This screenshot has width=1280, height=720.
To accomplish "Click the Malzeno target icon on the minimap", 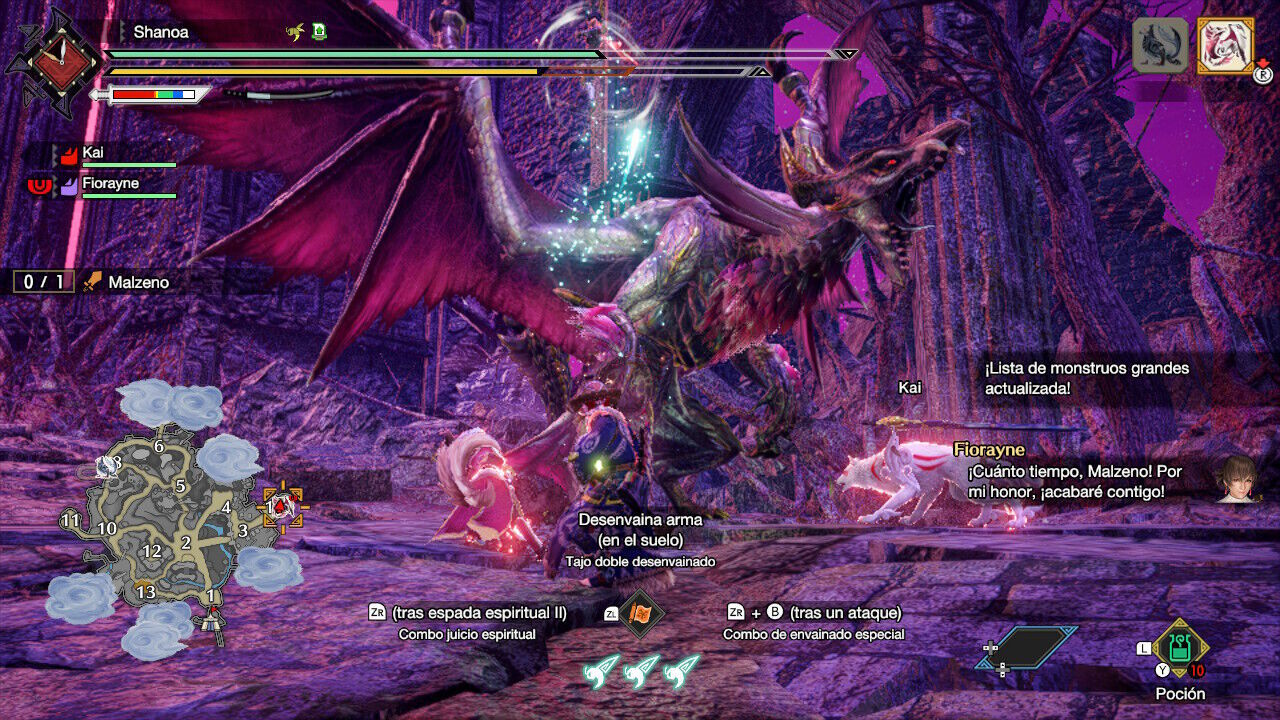I will point(283,507).
